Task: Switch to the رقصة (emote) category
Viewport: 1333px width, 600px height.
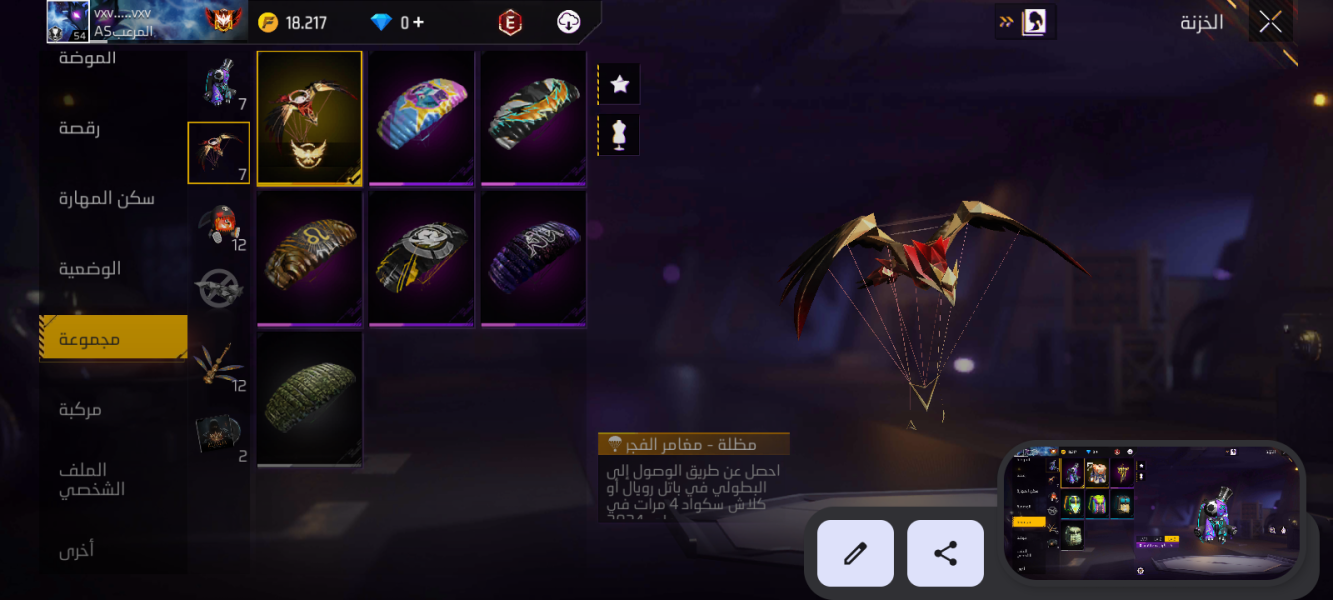Action: point(80,129)
